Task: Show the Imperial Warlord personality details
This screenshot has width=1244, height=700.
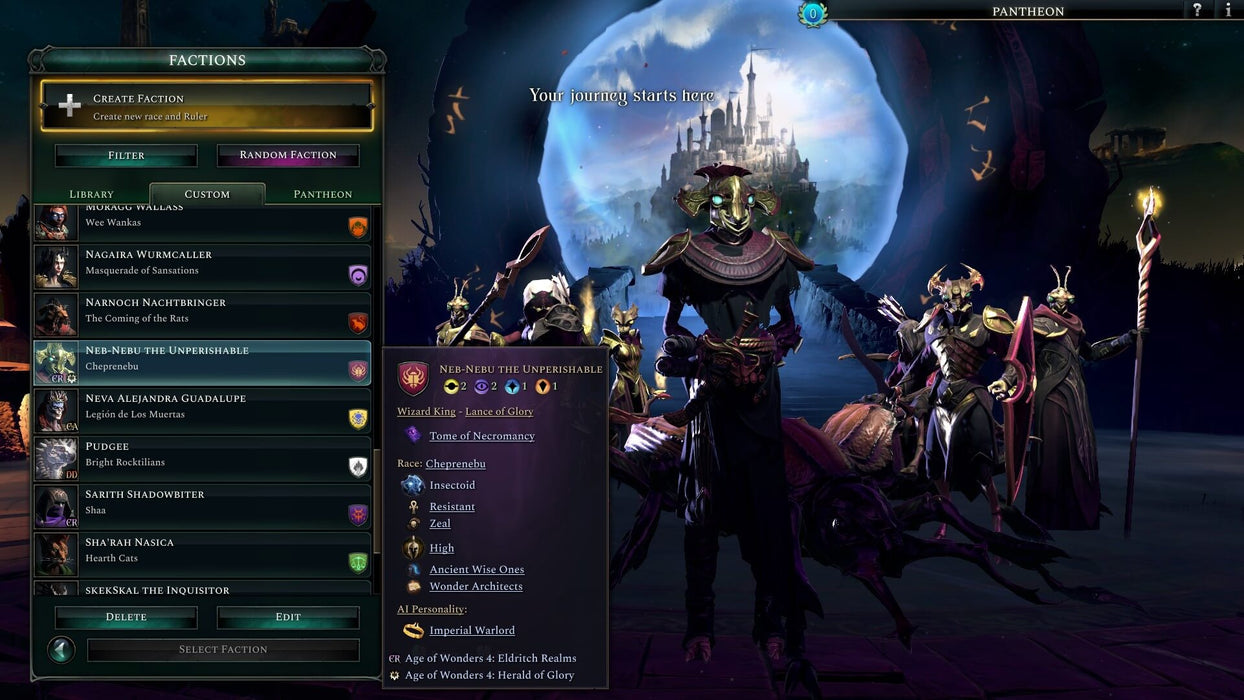Action: 471,631
